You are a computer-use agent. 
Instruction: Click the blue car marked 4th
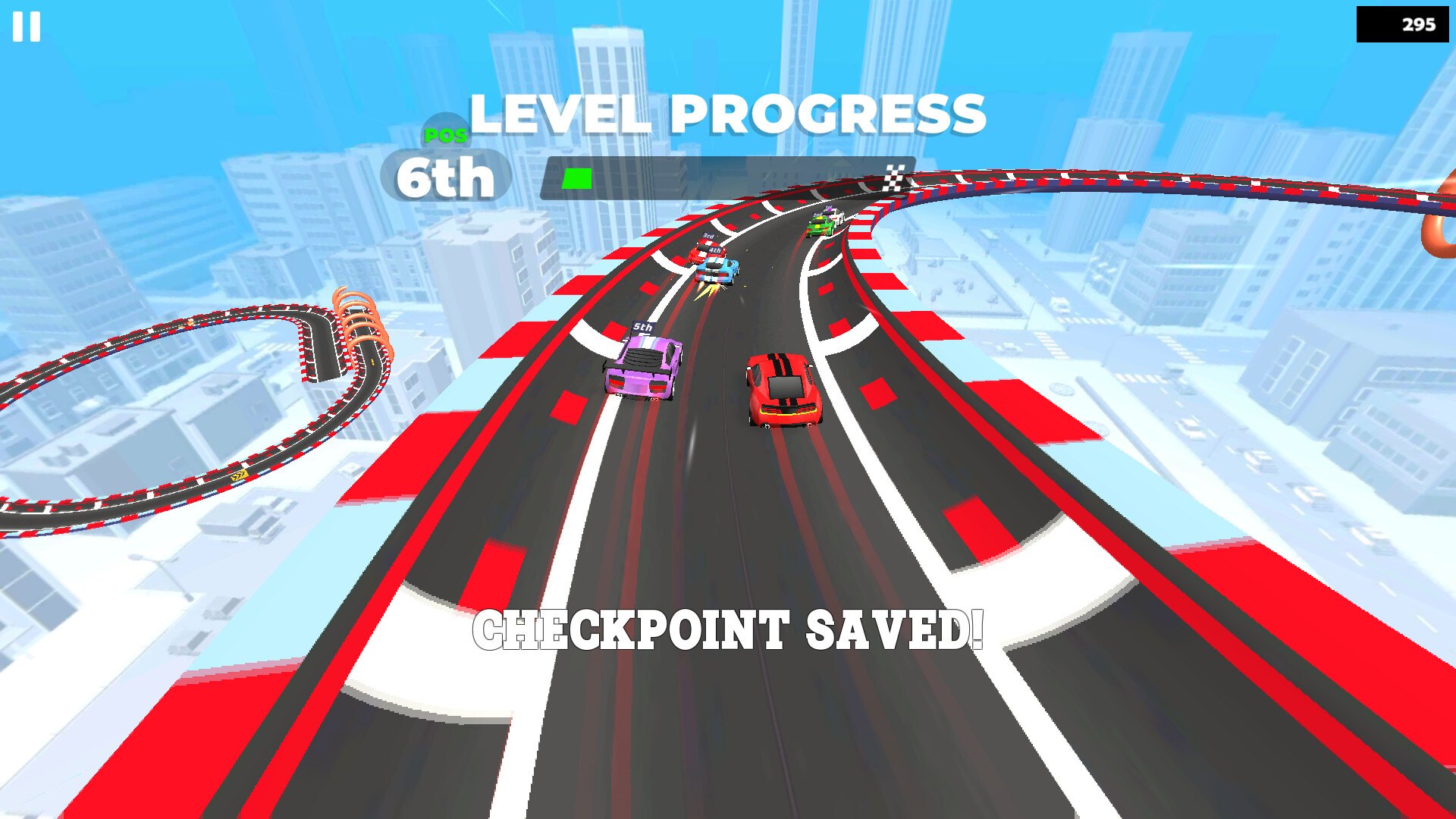[716, 269]
